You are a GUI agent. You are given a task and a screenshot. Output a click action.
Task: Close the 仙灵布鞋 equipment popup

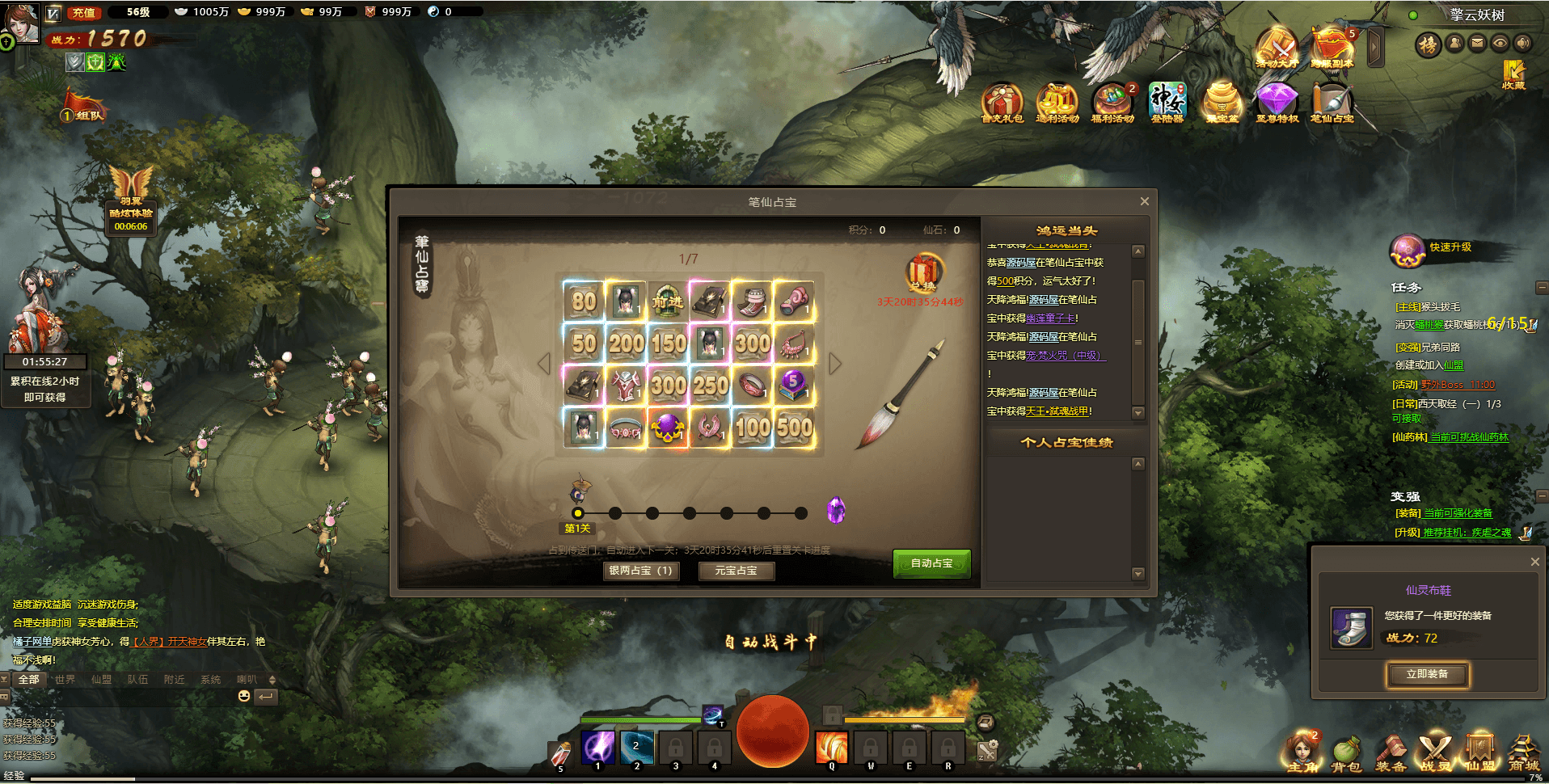pos(1534,562)
